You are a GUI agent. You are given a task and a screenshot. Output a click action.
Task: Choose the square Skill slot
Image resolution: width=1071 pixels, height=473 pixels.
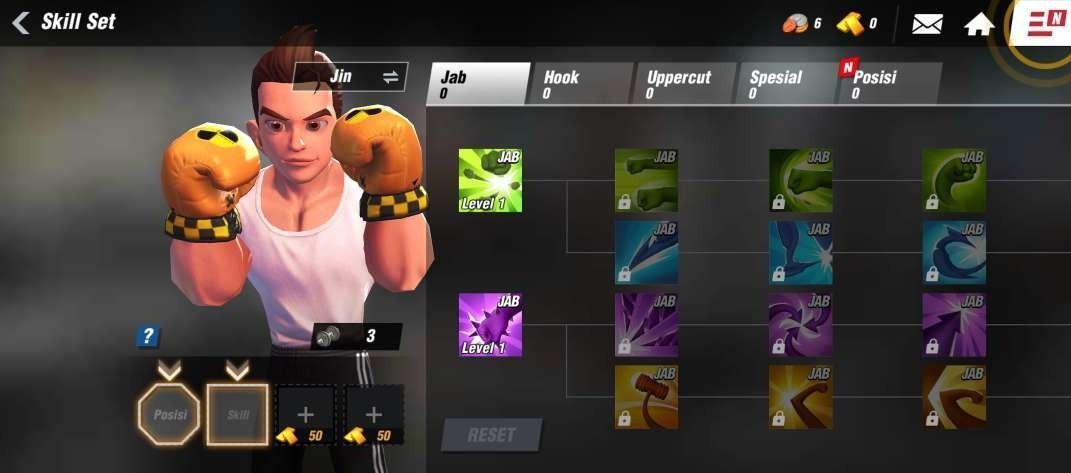237,414
